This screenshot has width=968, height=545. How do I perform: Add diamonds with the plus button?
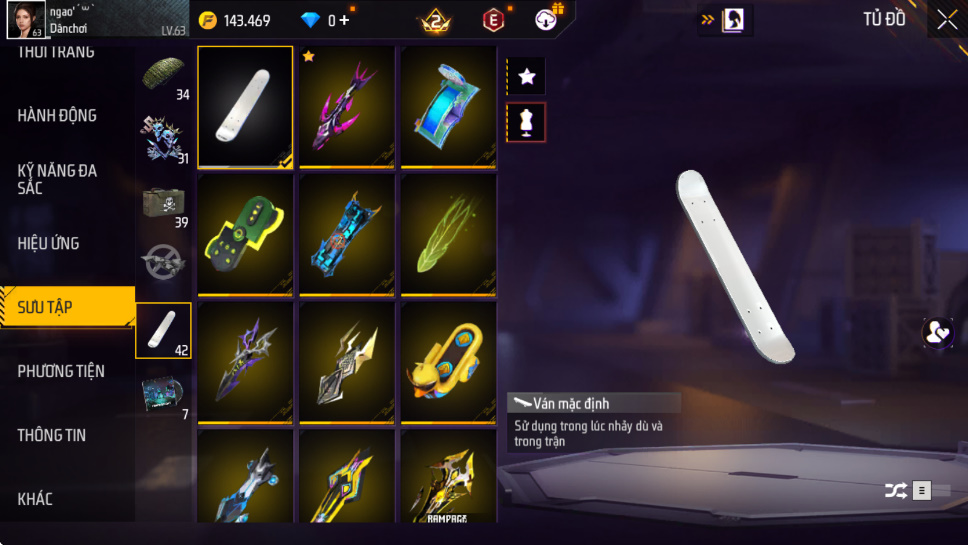pos(345,20)
